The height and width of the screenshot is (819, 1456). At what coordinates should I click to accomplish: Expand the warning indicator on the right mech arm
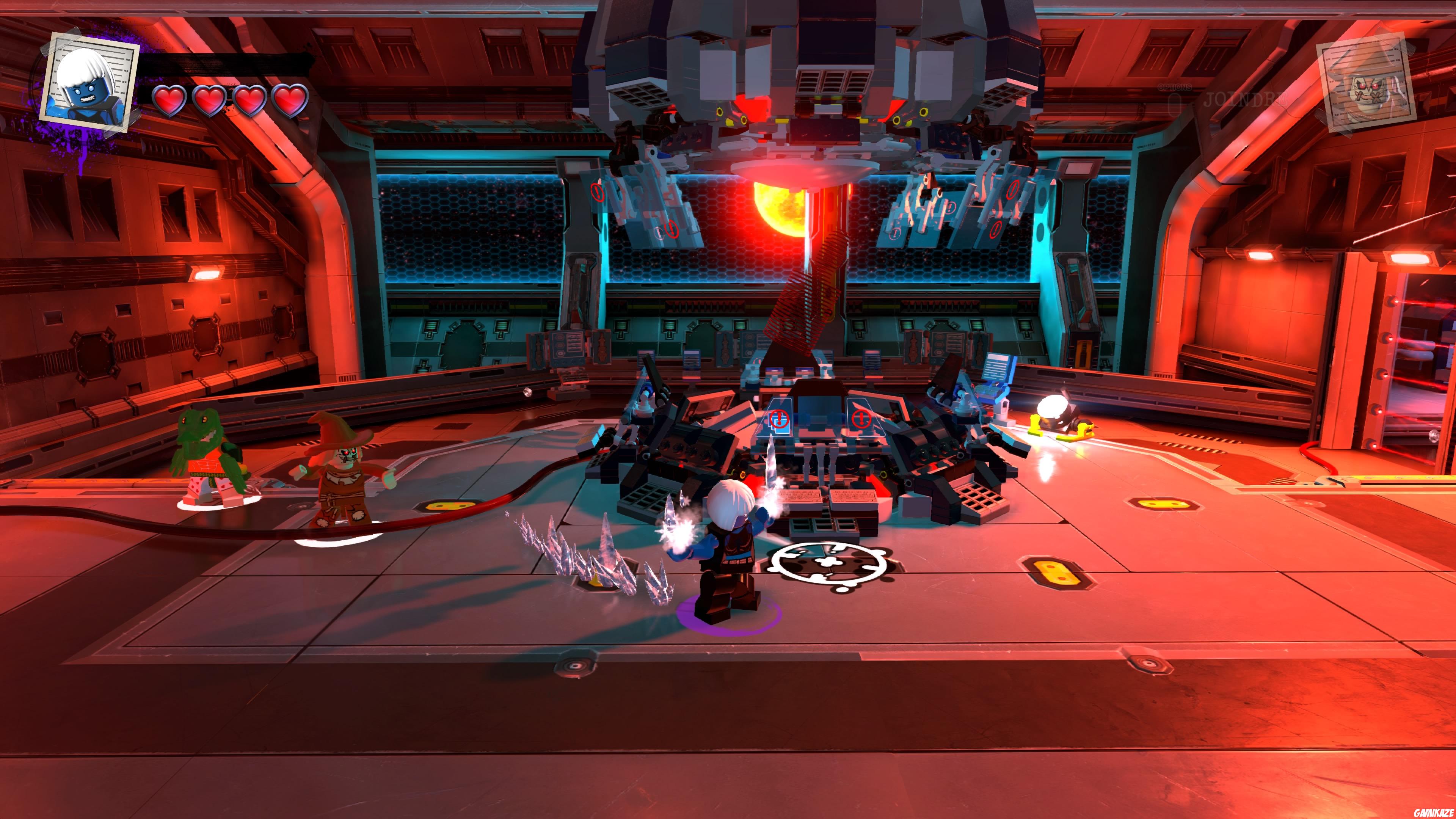click(x=1013, y=190)
